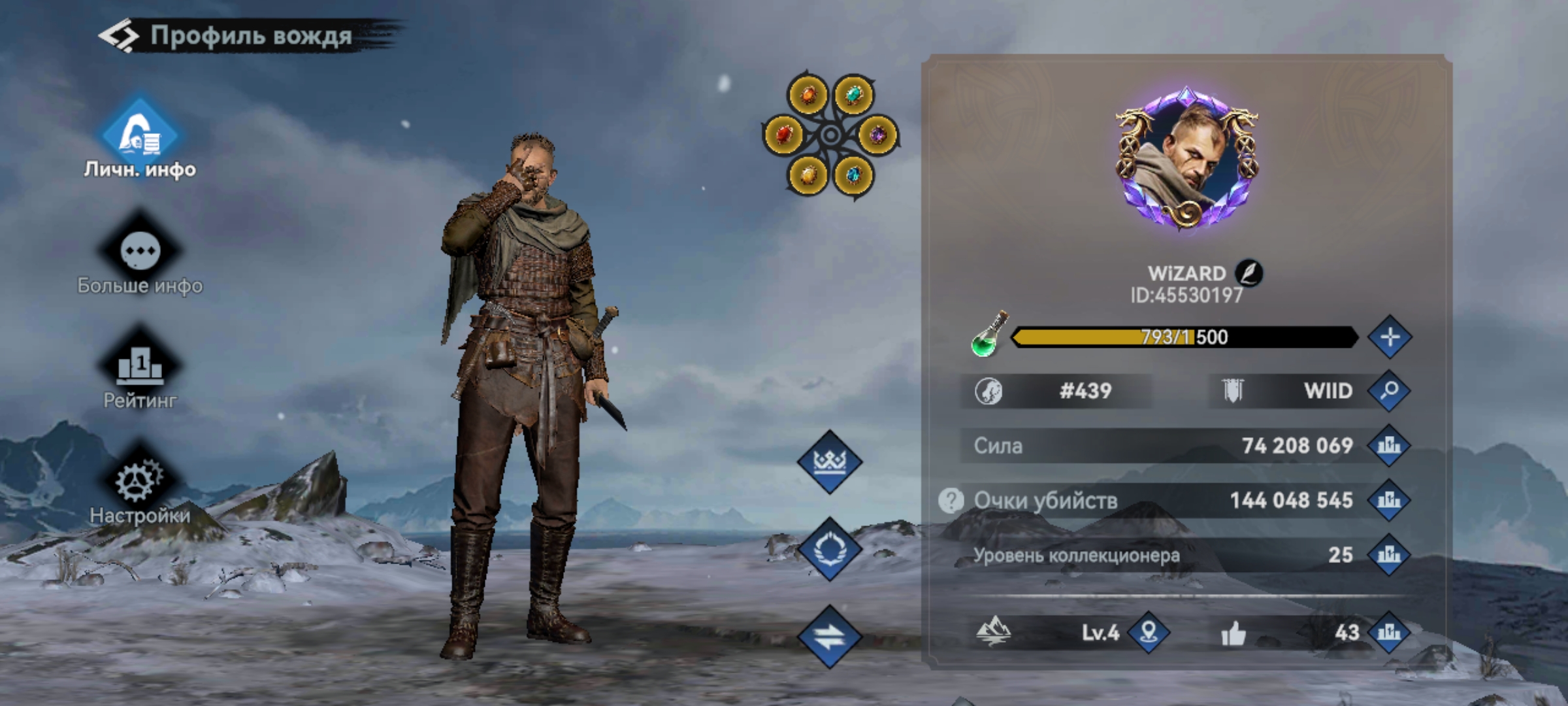Edit the WiZARD name with the quill icon
The height and width of the screenshot is (706, 1568).
(1249, 273)
